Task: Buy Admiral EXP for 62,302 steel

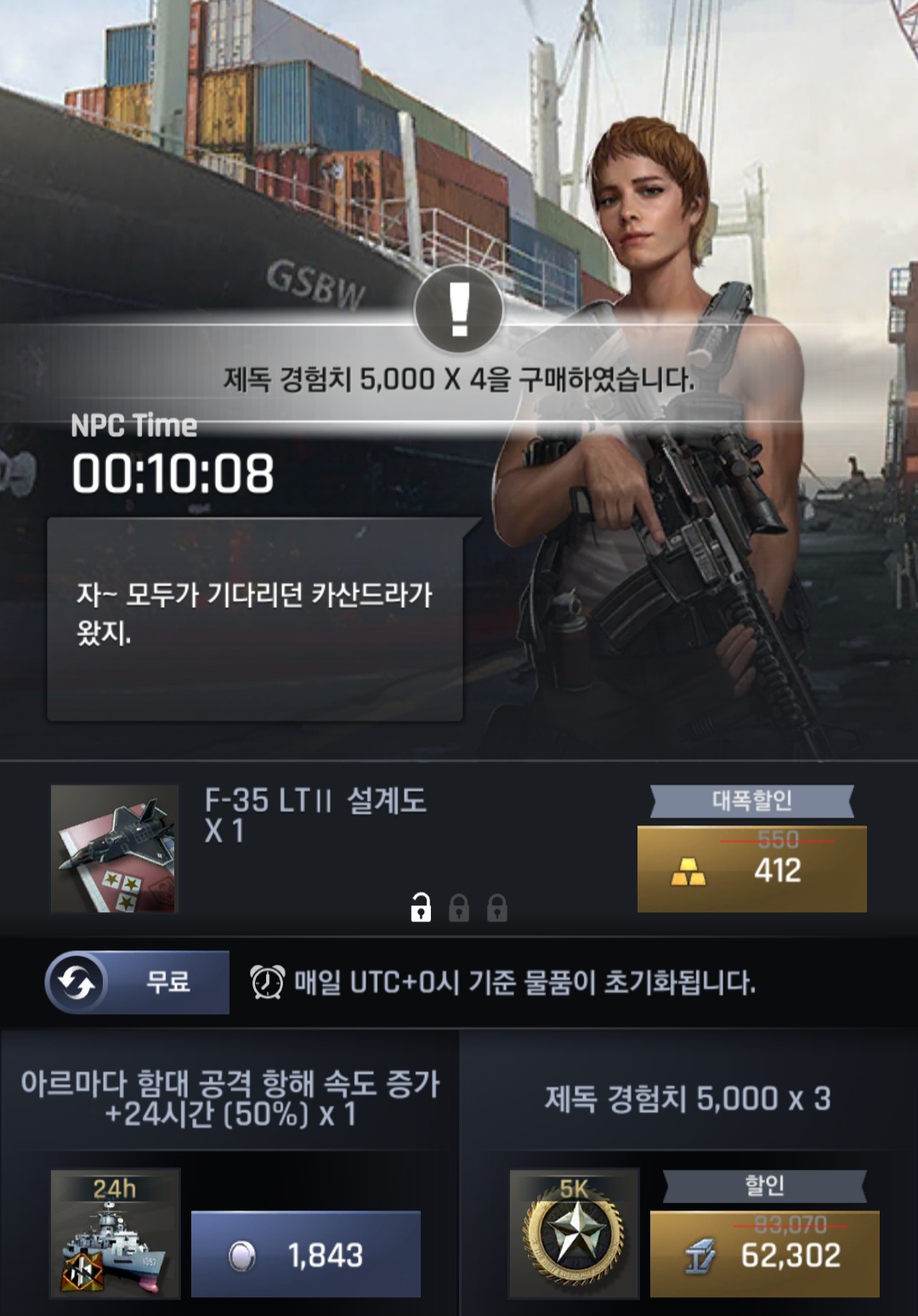Action: (x=764, y=1254)
